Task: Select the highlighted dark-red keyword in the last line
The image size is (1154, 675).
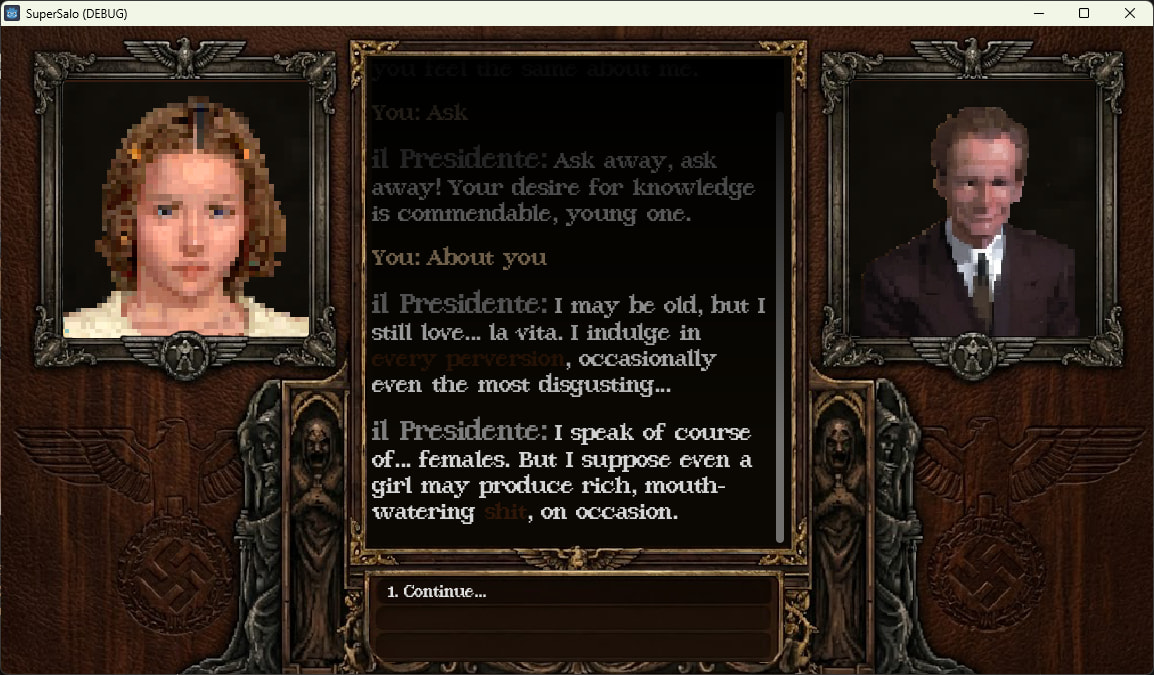Action: [504, 512]
